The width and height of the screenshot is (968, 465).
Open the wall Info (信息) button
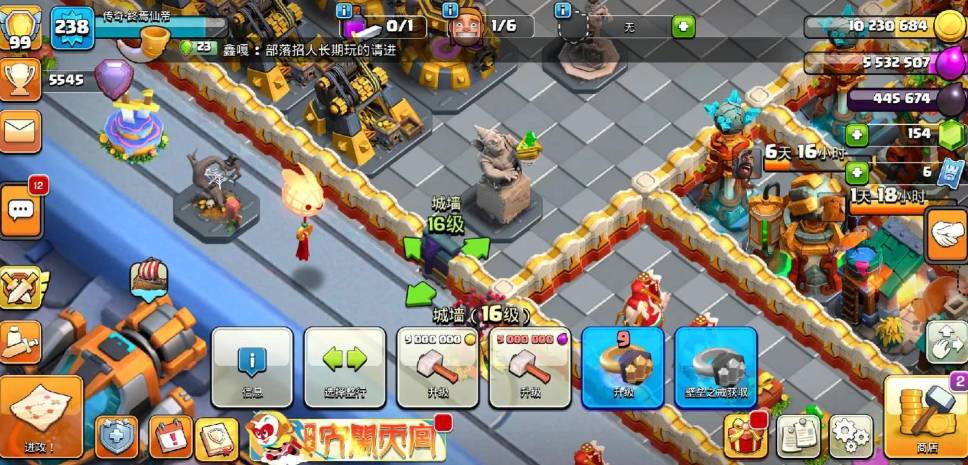[x=252, y=366]
